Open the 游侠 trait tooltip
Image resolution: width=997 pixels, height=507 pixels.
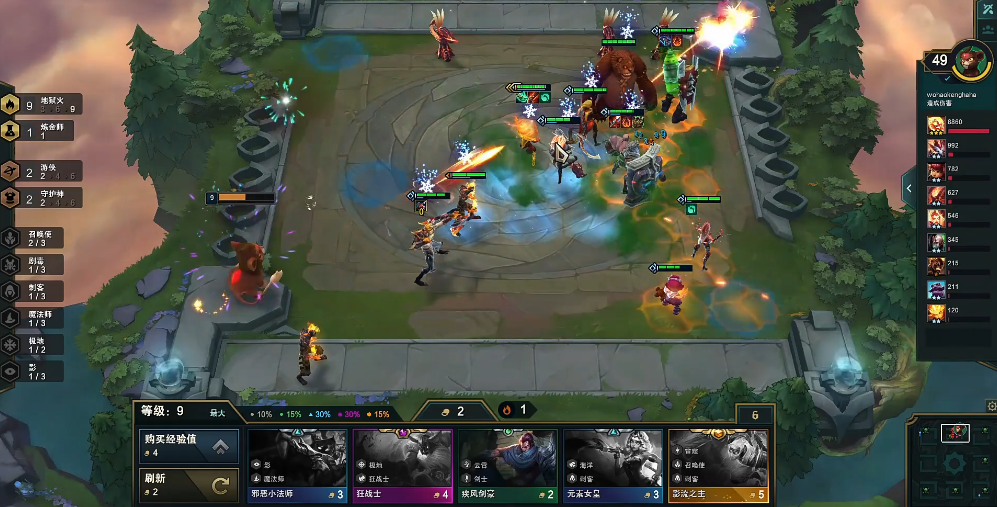38,171
